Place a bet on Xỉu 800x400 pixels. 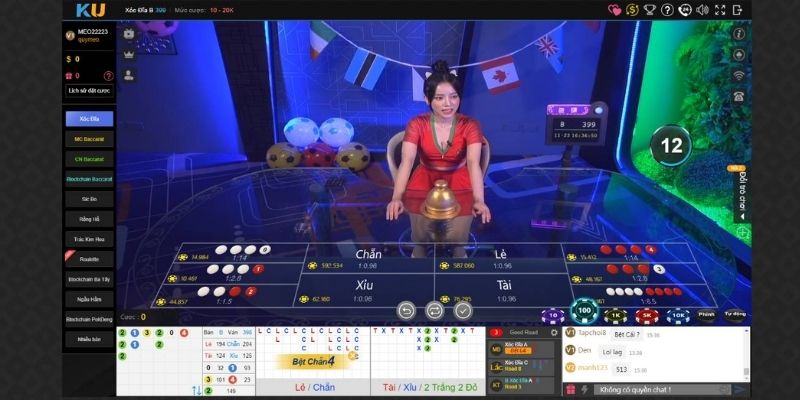pos(363,290)
